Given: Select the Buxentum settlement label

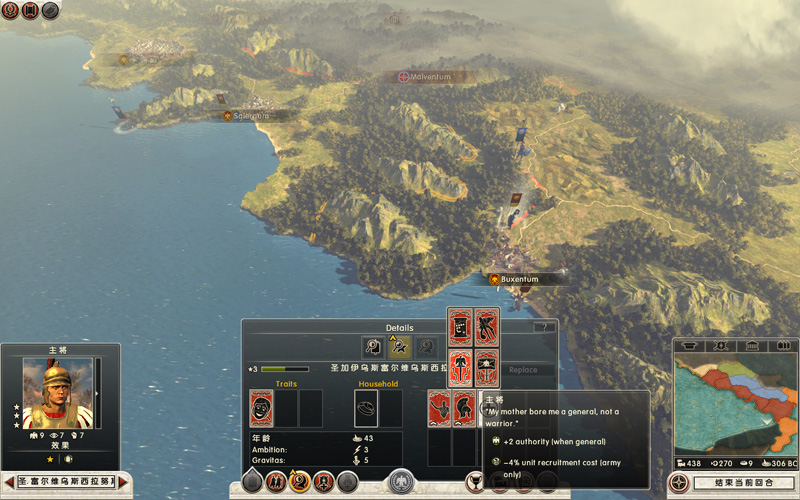Looking at the screenshot, I should pos(518,279).
